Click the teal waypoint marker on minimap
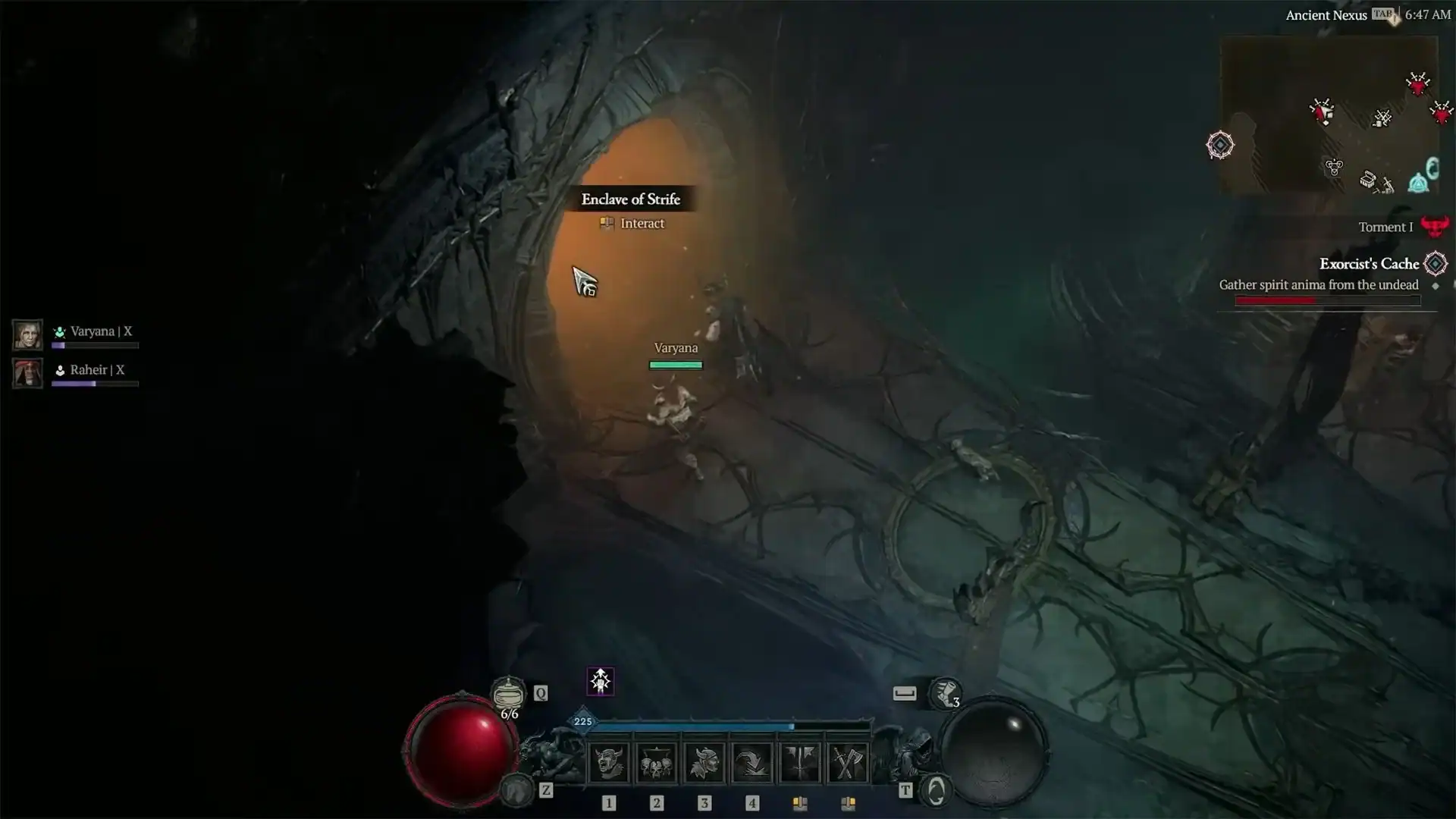Image resolution: width=1456 pixels, height=819 pixels. click(1418, 183)
